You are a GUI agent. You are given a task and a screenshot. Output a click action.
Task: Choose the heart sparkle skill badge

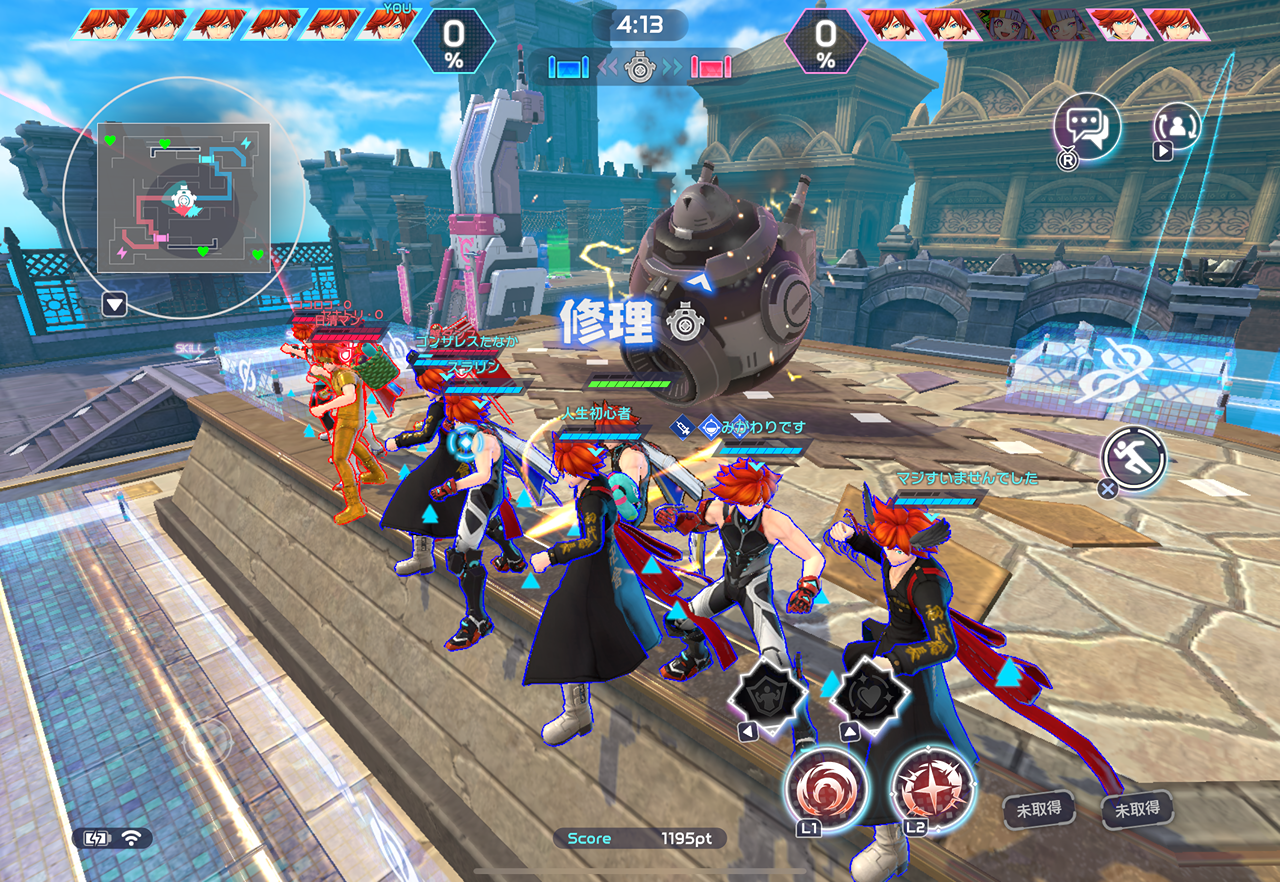(870, 693)
